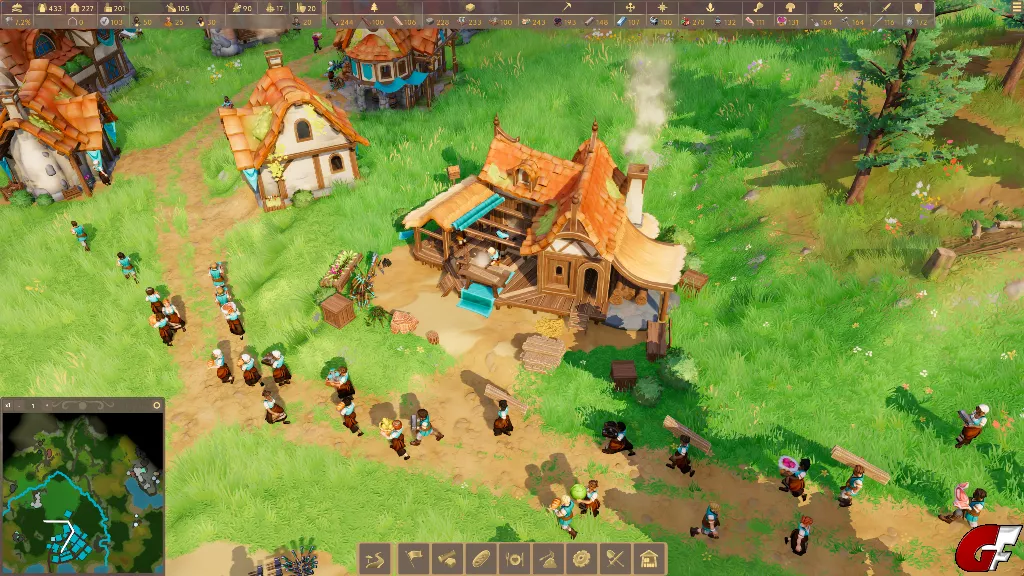Open the mining pickaxe category
This screenshot has height=576, width=1024.
click(547, 558)
